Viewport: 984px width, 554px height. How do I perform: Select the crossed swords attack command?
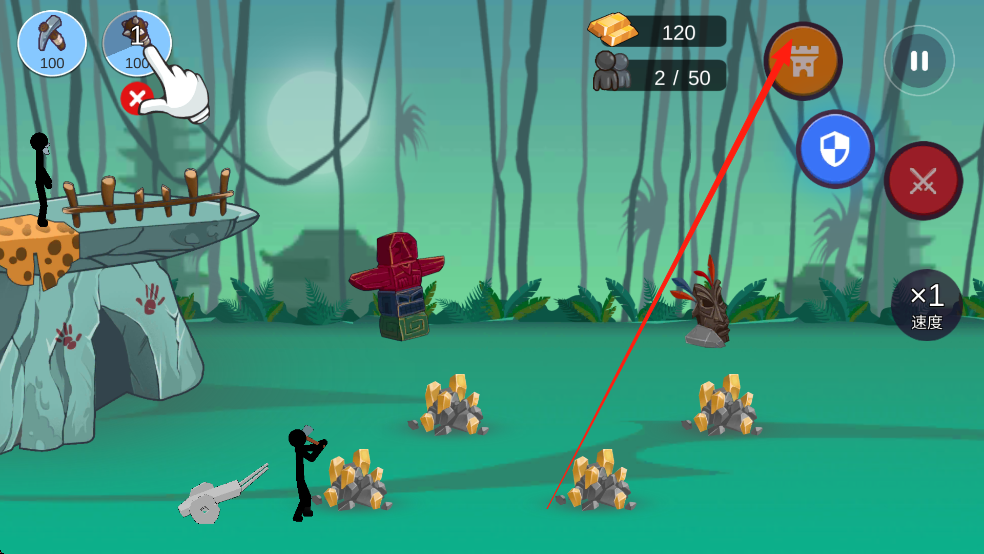[922, 181]
